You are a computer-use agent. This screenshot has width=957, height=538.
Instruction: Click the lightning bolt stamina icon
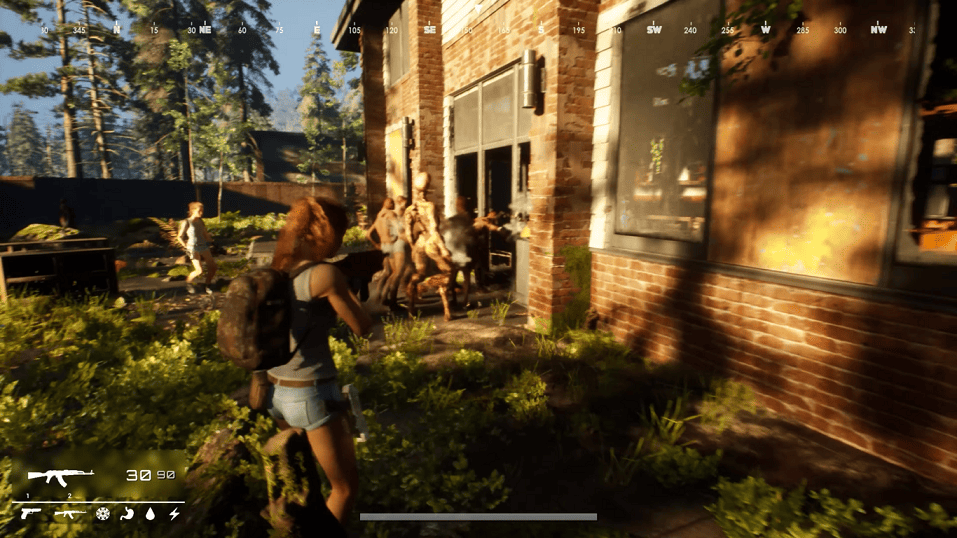(x=174, y=514)
